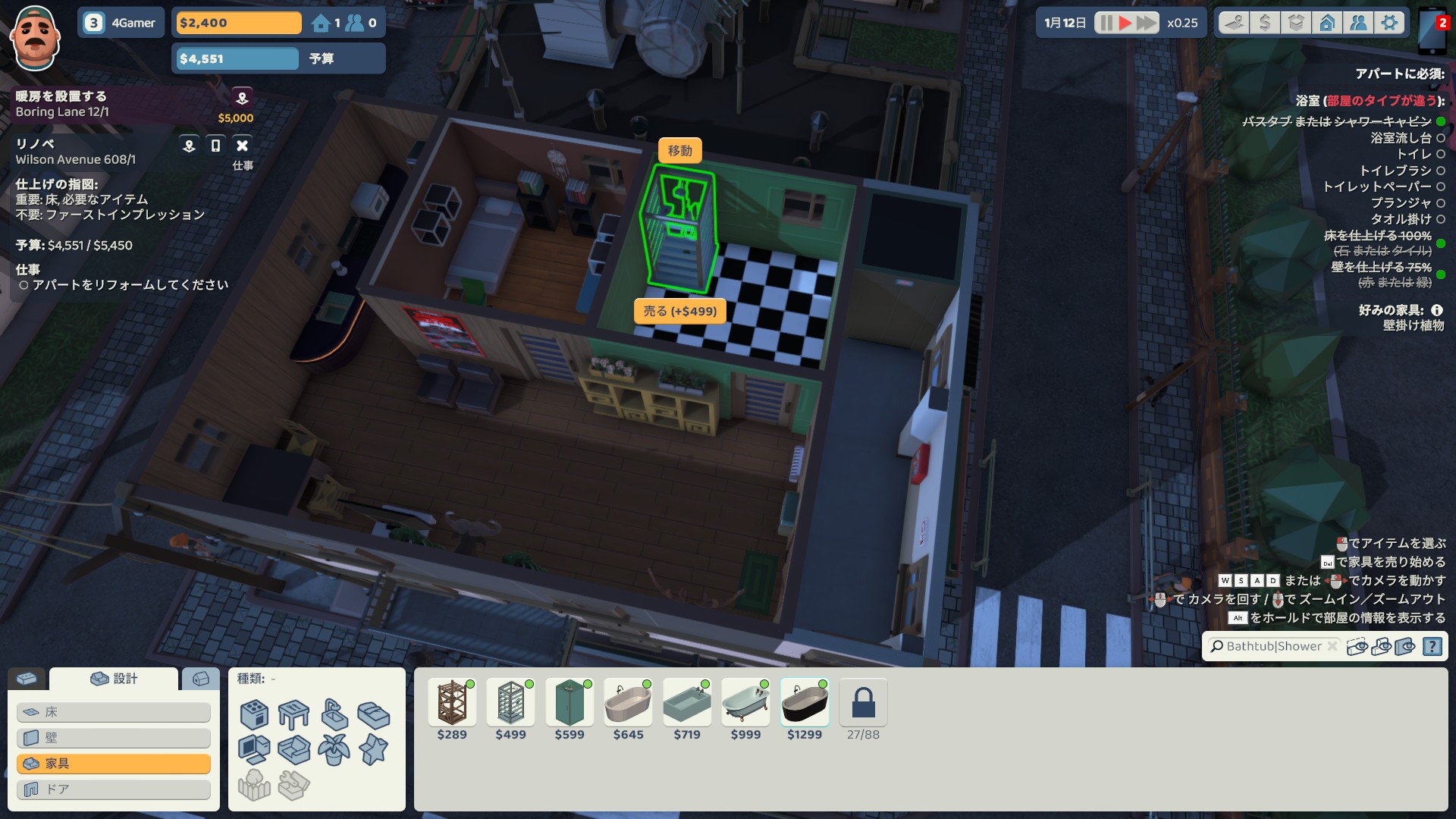Select the $1299 black bathtub
This screenshot has height=819, width=1456.
coord(805,704)
